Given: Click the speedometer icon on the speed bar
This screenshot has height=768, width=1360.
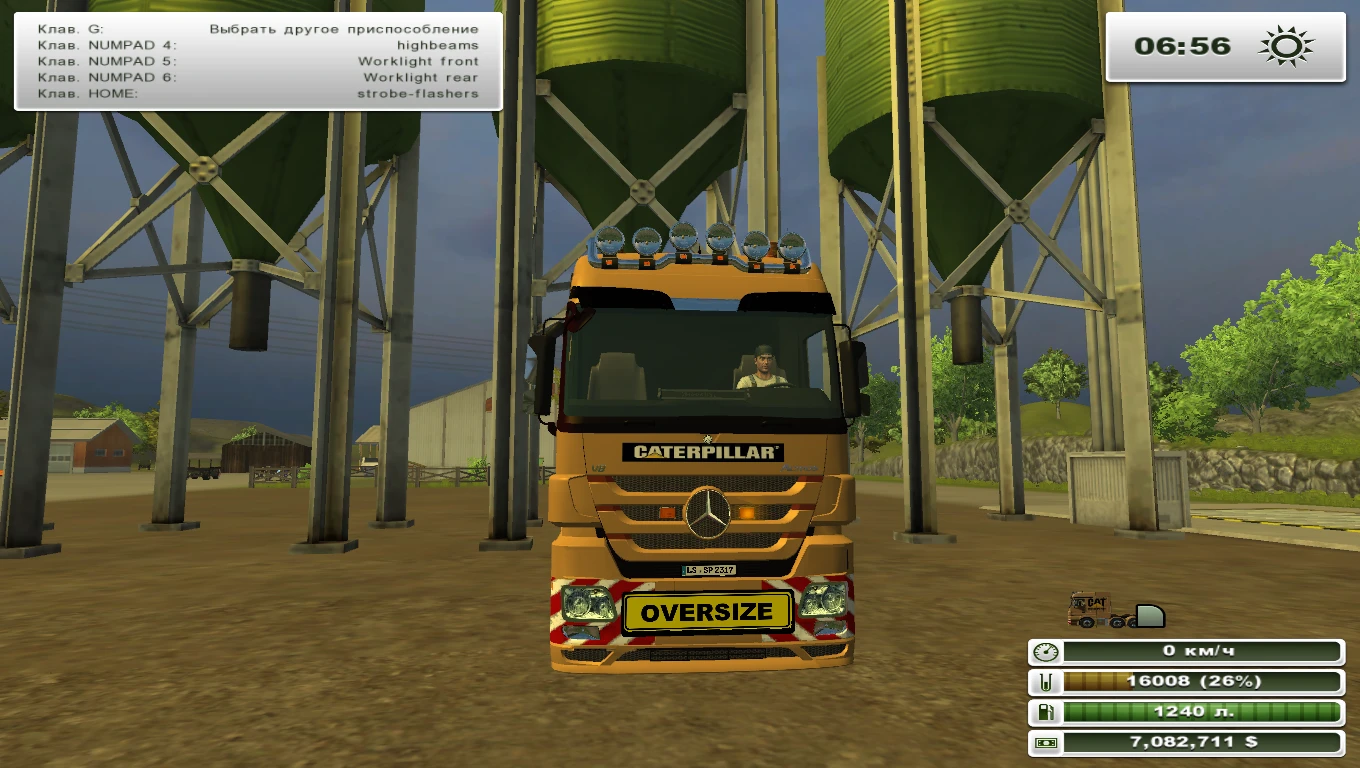Looking at the screenshot, I should [x=1046, y=652].
